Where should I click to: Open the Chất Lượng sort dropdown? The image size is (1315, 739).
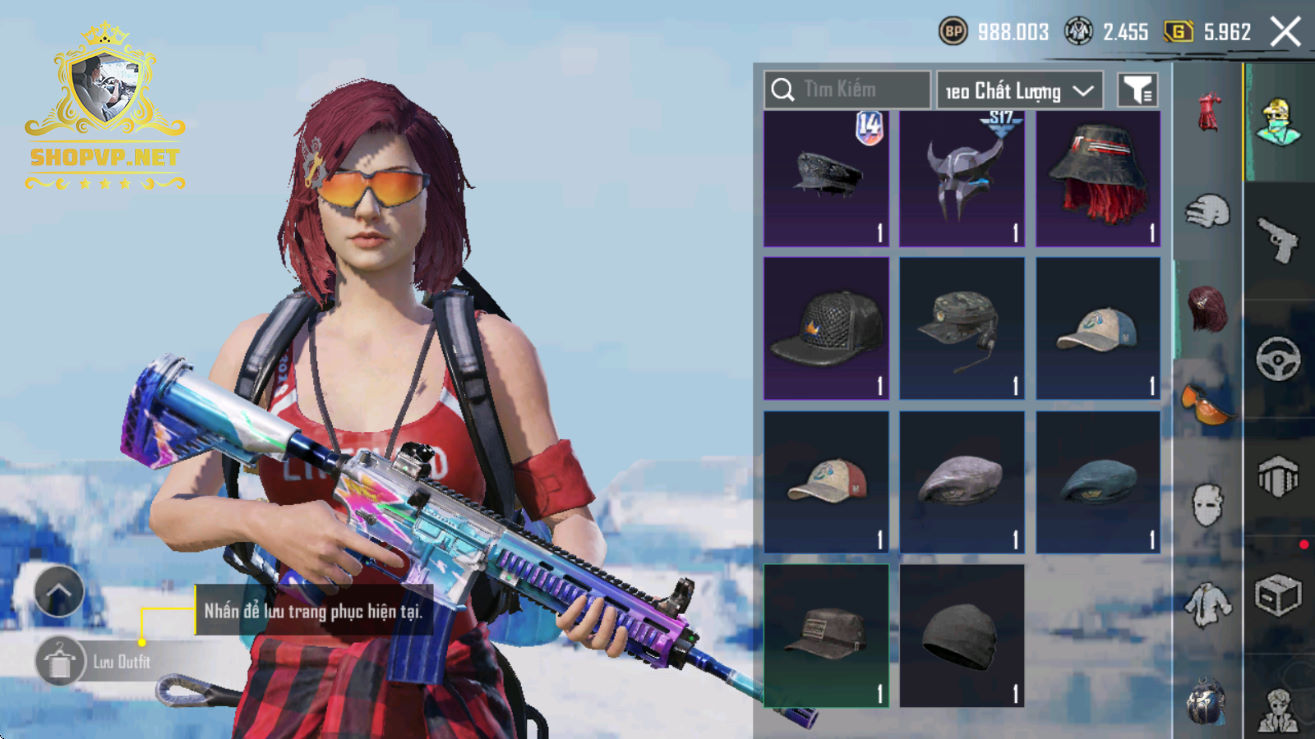1020,91
